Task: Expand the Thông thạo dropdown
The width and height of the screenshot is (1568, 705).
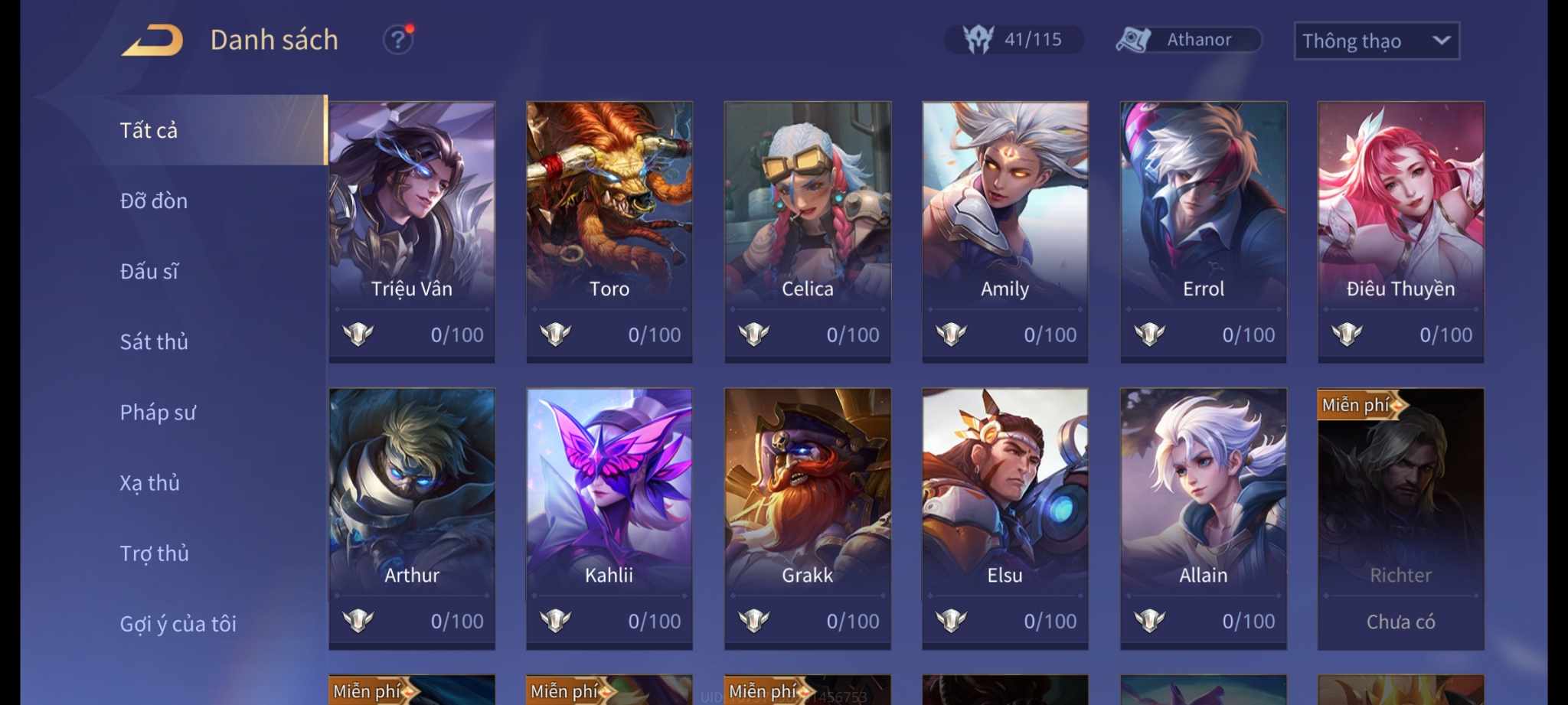Action: [x=1376, y=41]
